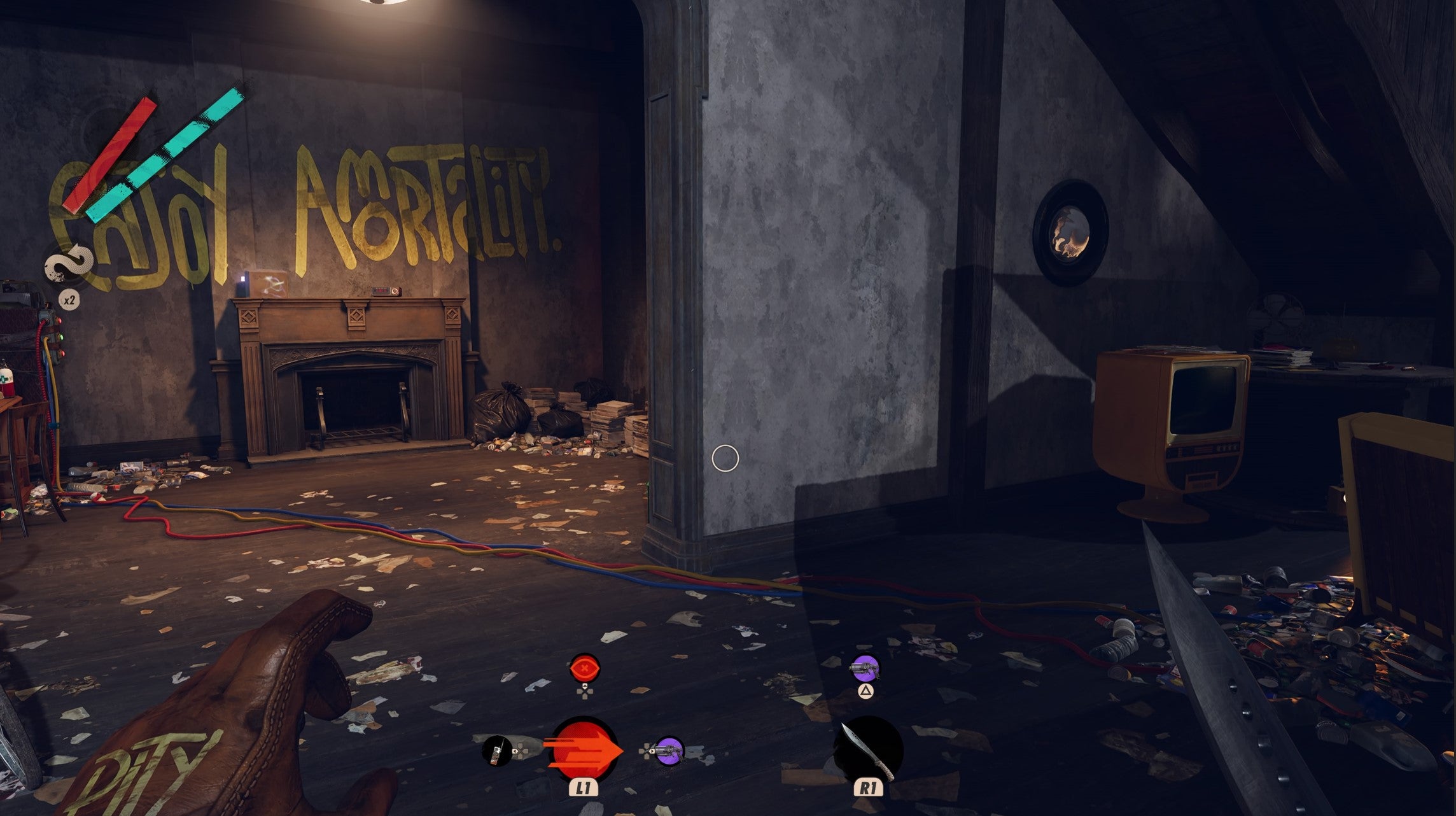1456x816 pixels.
Task: Toggle the d-pad indicator below the eye icon
Action: click(x=585, y=694)
